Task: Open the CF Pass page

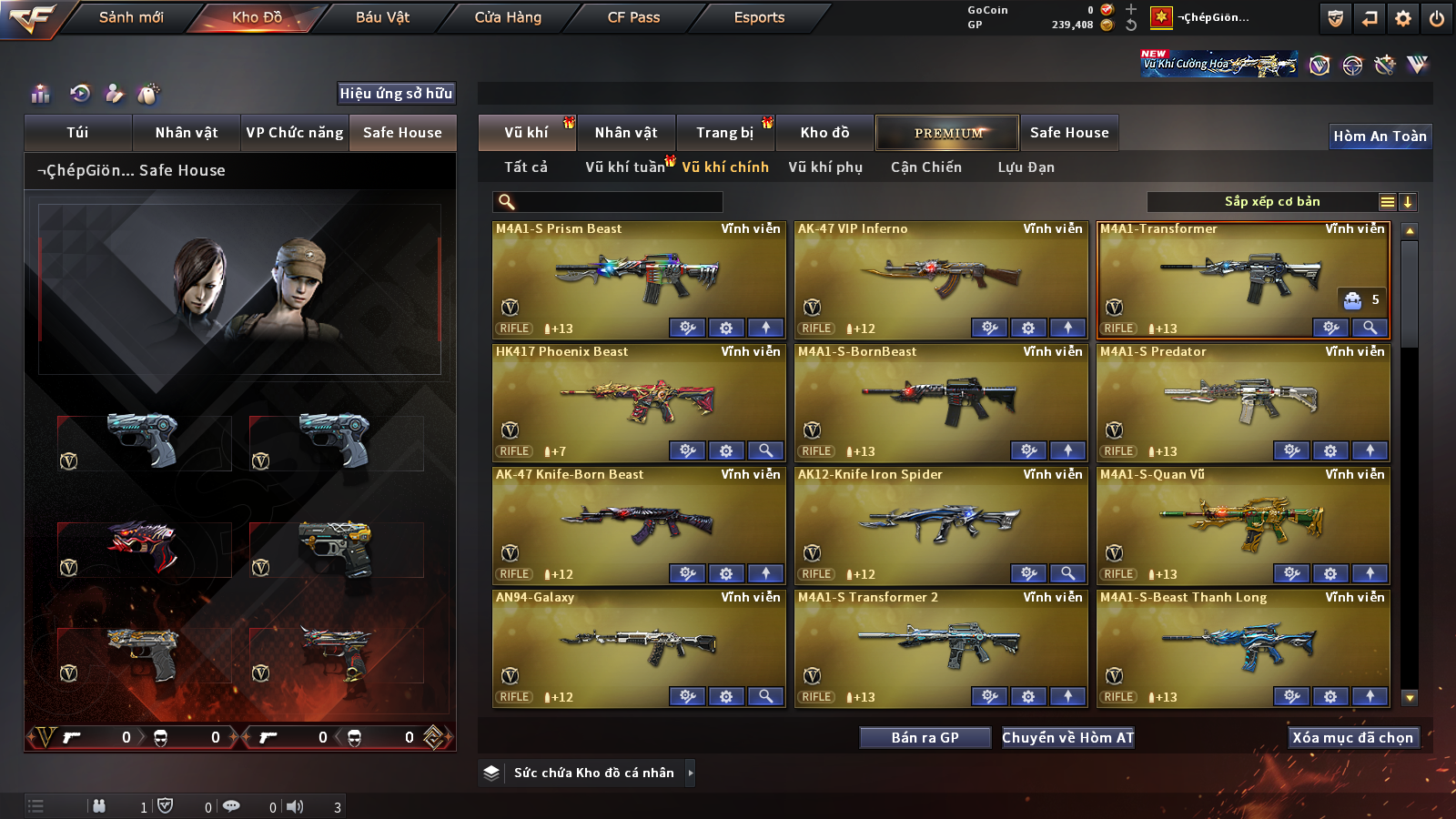Action: 633,17
